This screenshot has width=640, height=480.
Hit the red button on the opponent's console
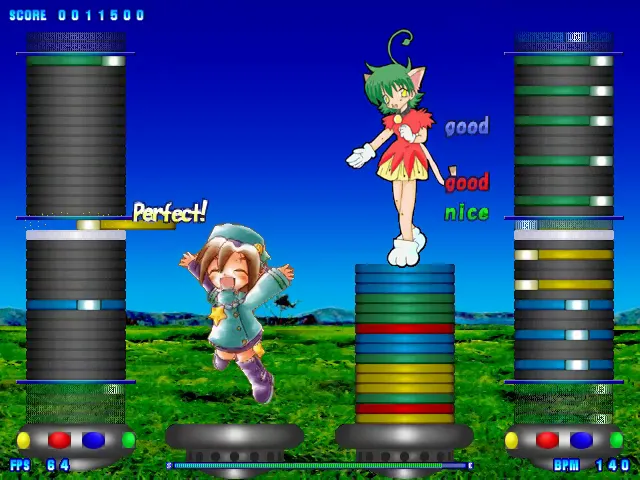548,440
